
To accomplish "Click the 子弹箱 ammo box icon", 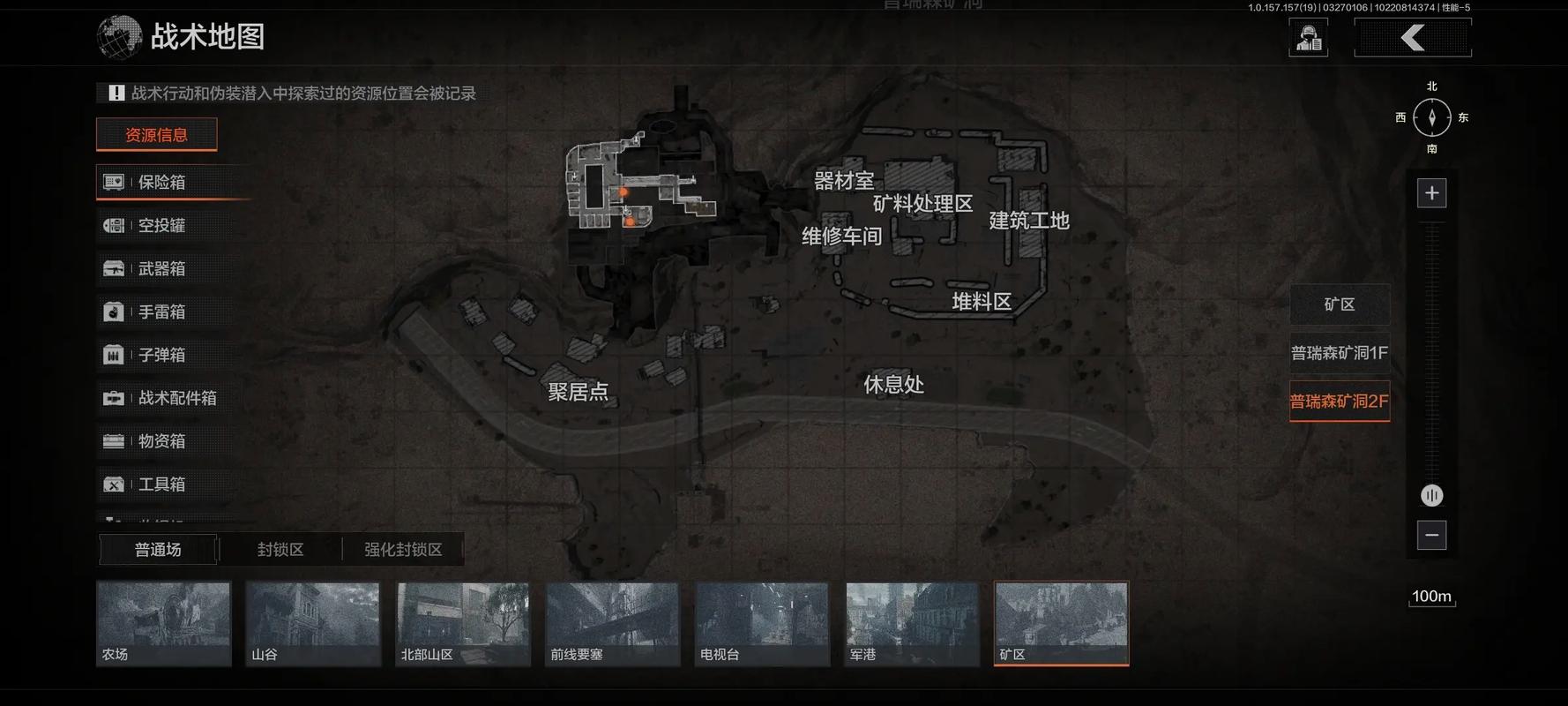I will (113, 355).
